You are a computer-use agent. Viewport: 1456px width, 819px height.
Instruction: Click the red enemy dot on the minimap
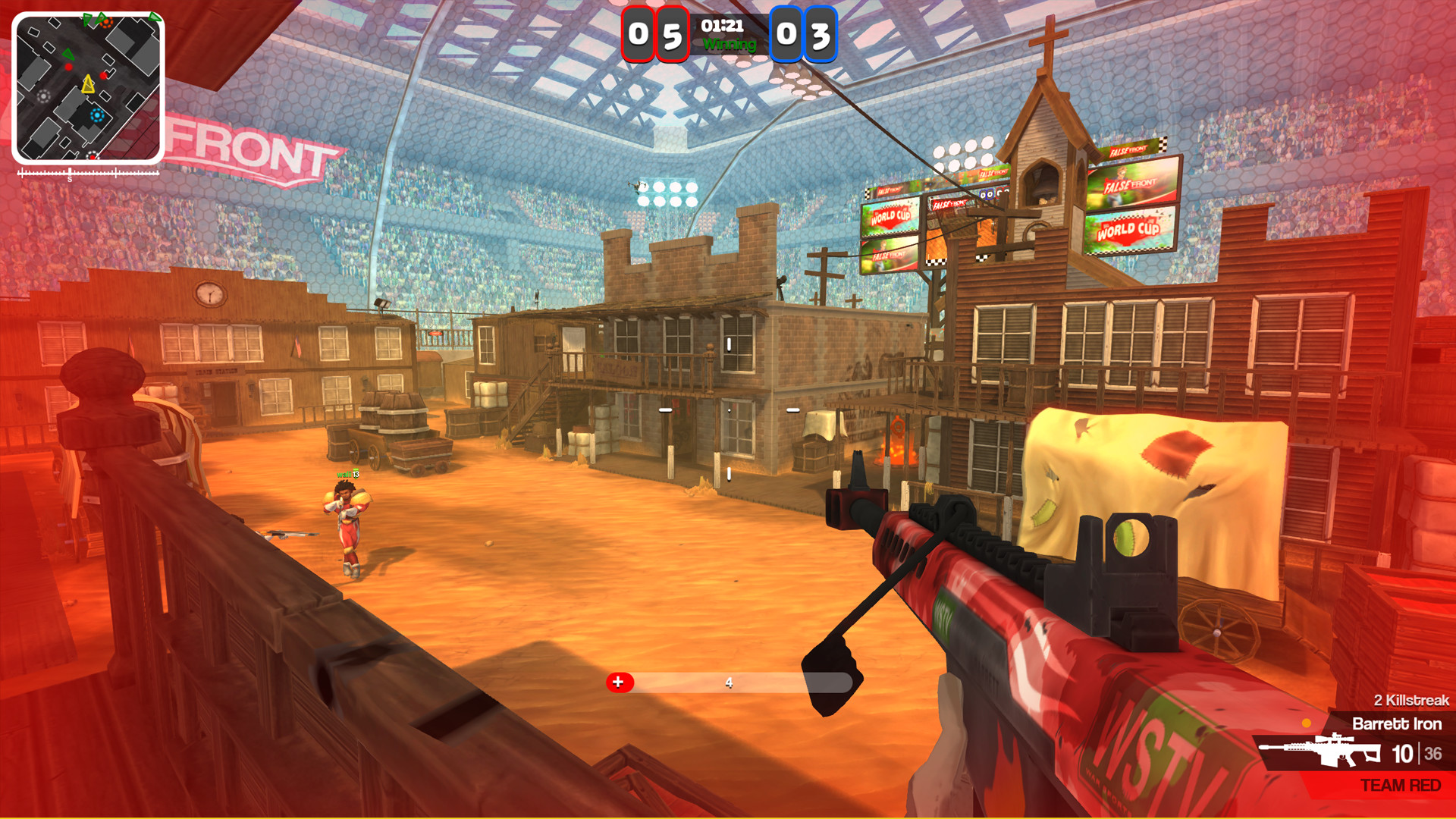pyautogui.click(x=68, y=67)
